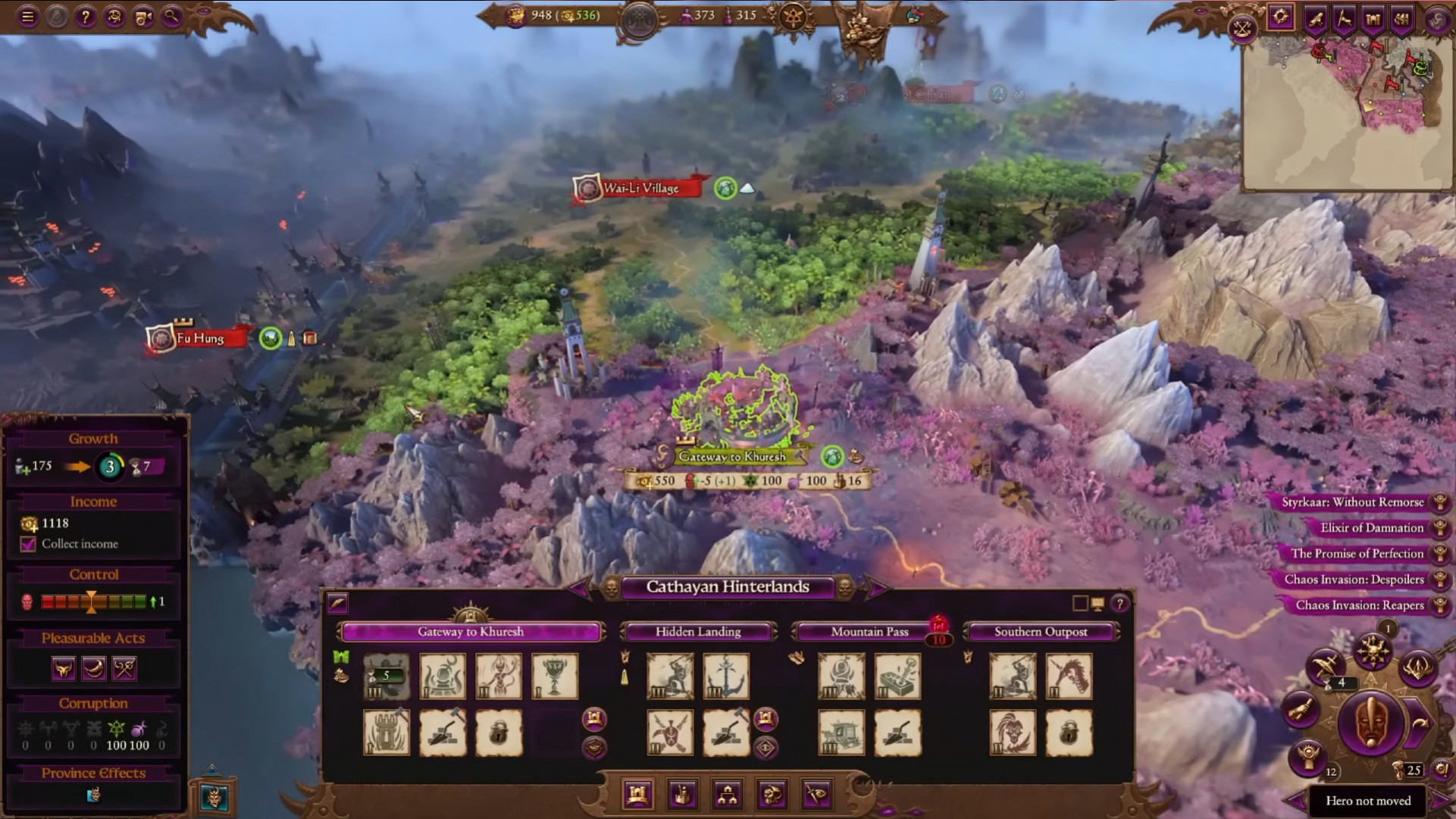This screenshot has height=819, width=1456.
Task: Switch to the Southern Outpost settlement tab
Action: click(1042, 631)
